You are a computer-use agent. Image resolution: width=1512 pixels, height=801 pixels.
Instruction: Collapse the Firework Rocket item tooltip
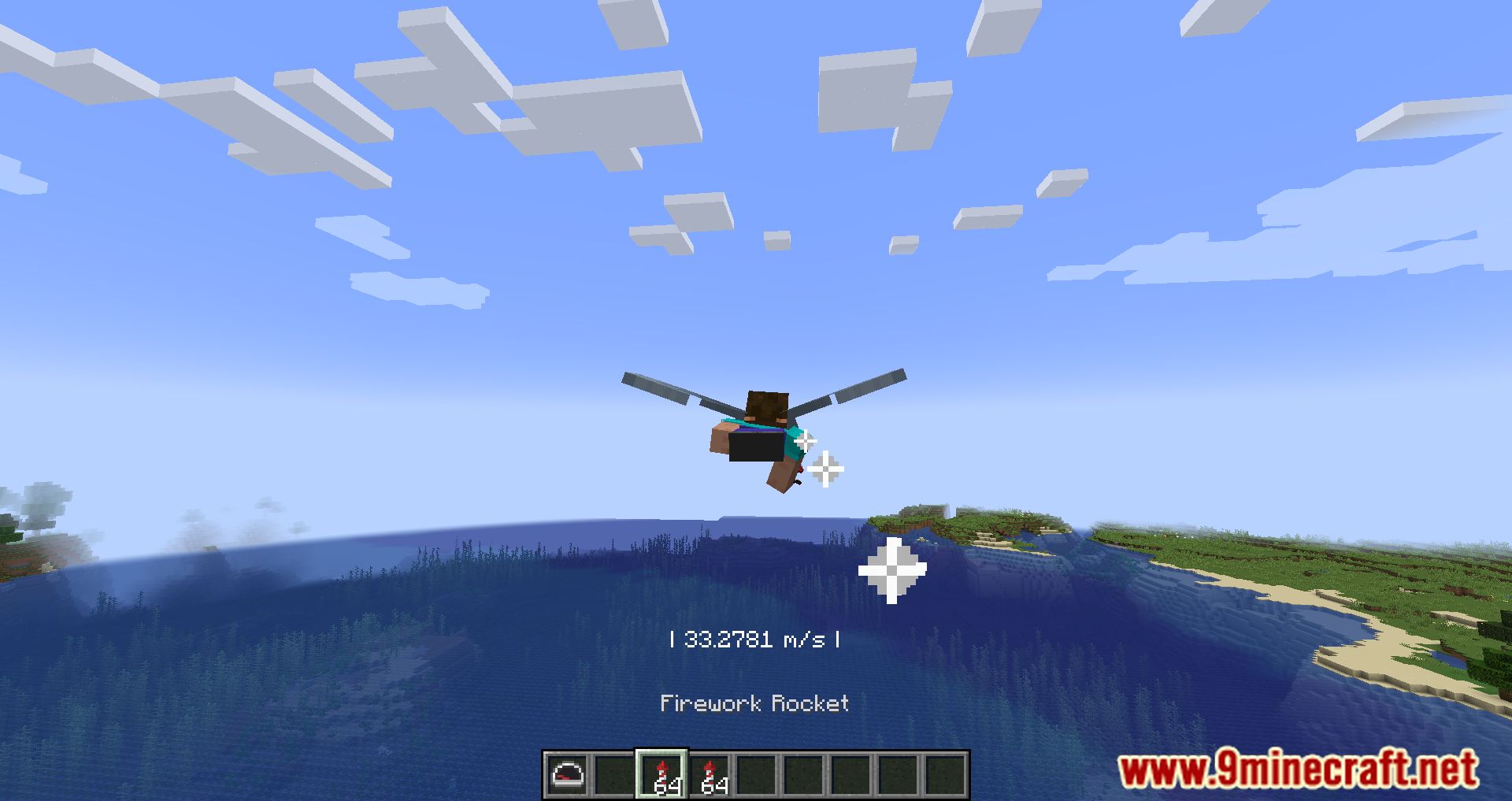click(x=755, y=703)
